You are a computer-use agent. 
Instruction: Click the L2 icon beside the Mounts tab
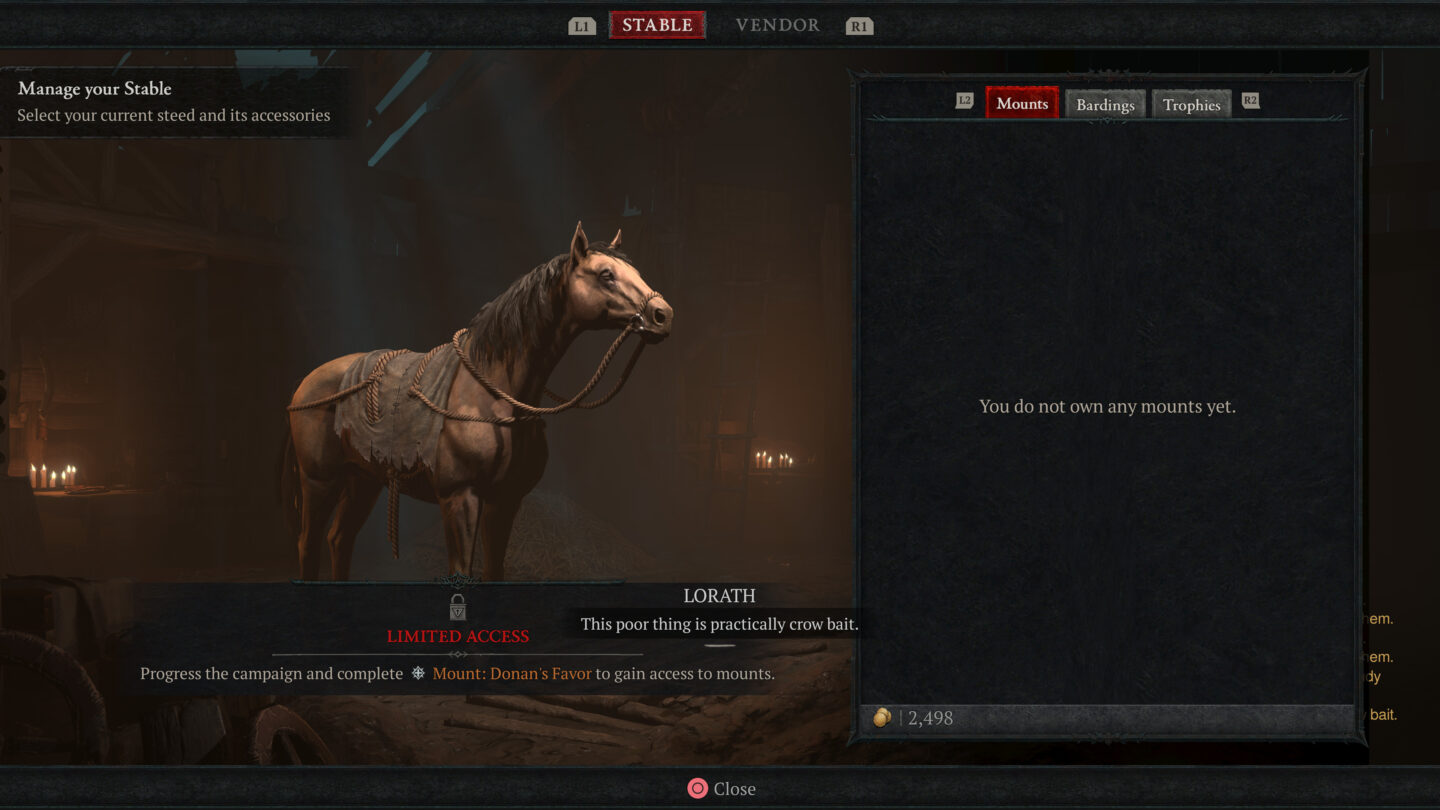963,100
